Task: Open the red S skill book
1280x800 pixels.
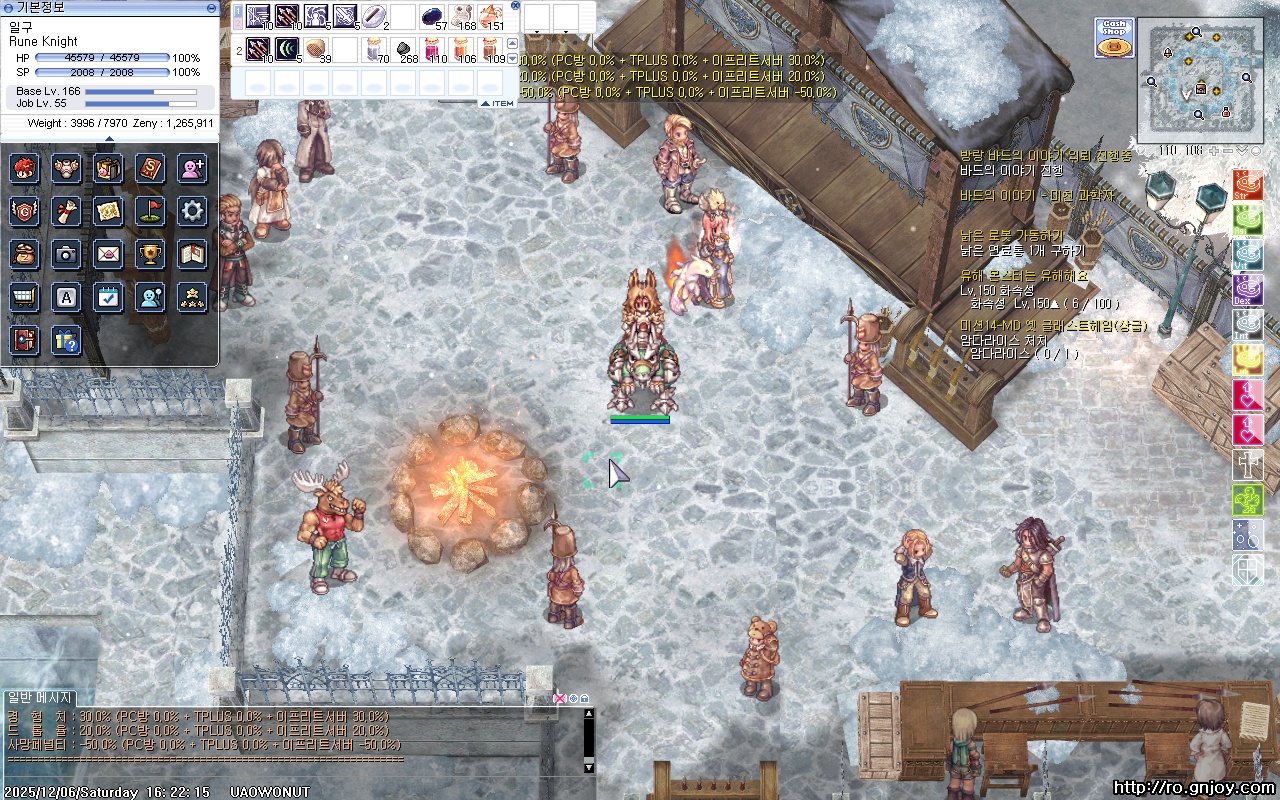Action: pyautogui.click(x=150, y=168)
